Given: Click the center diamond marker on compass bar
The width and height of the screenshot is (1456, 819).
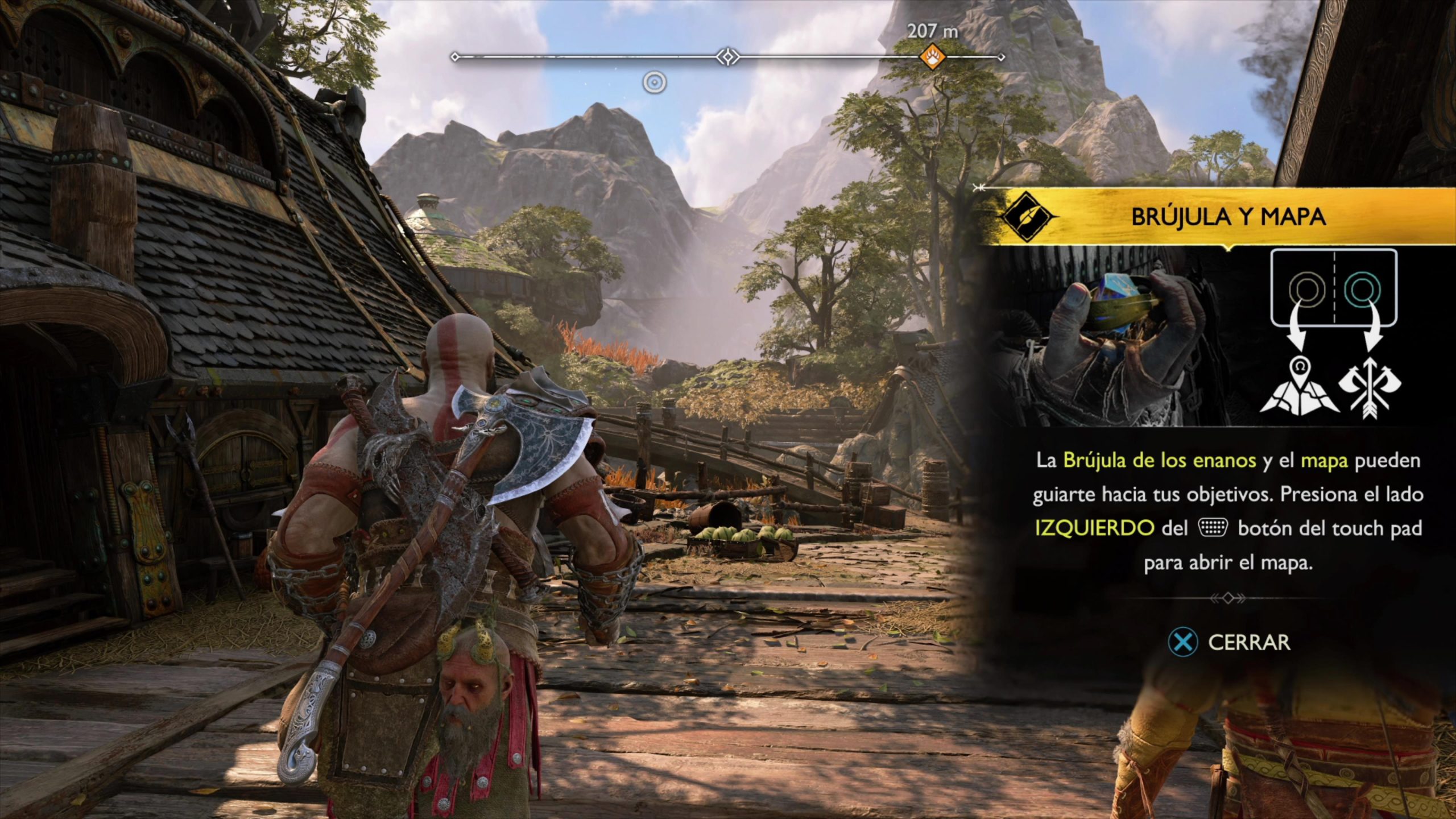Looking at the screenshot, I should tap(727, 57).
